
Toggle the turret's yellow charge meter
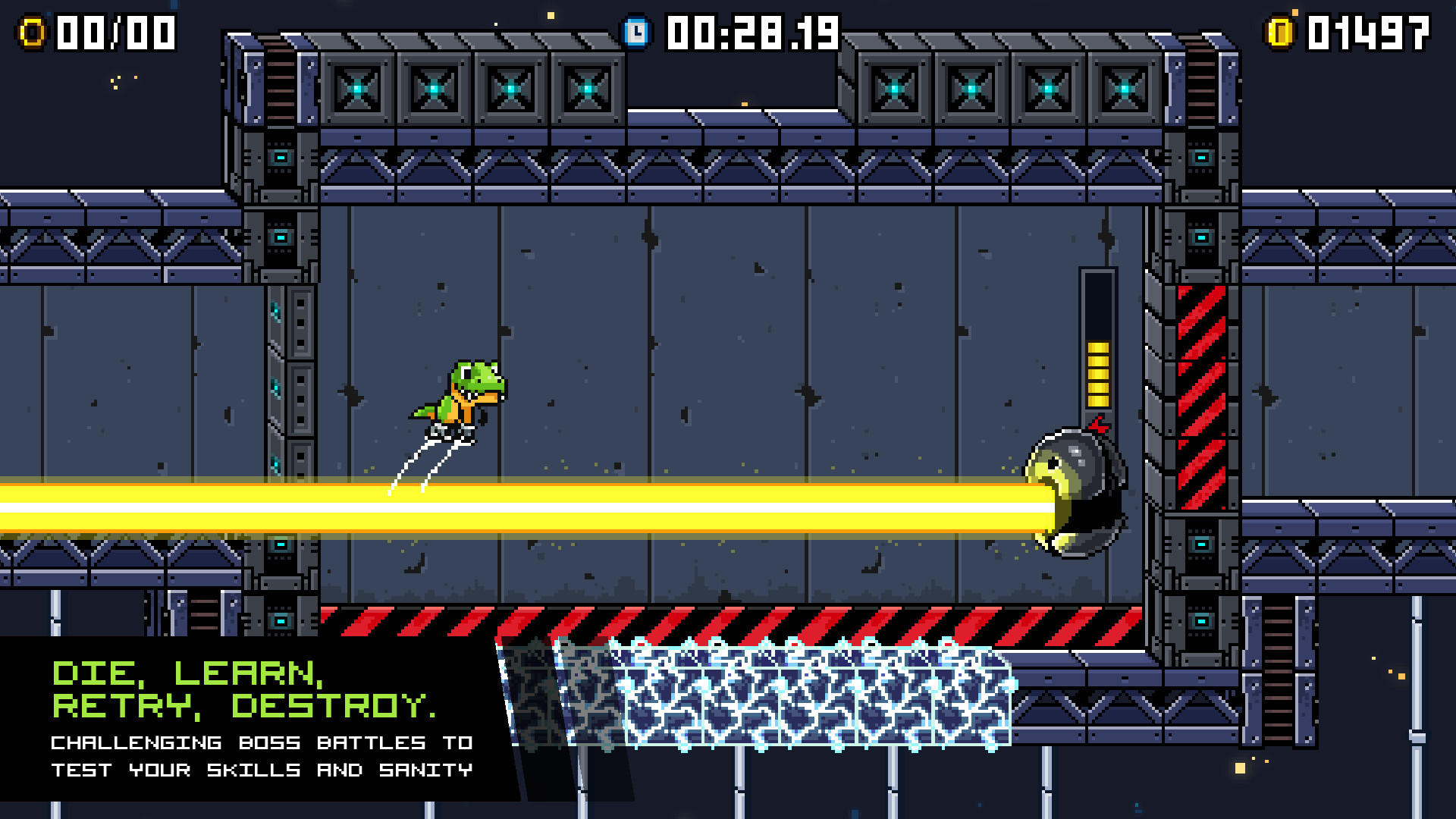tap(1097, 375)
